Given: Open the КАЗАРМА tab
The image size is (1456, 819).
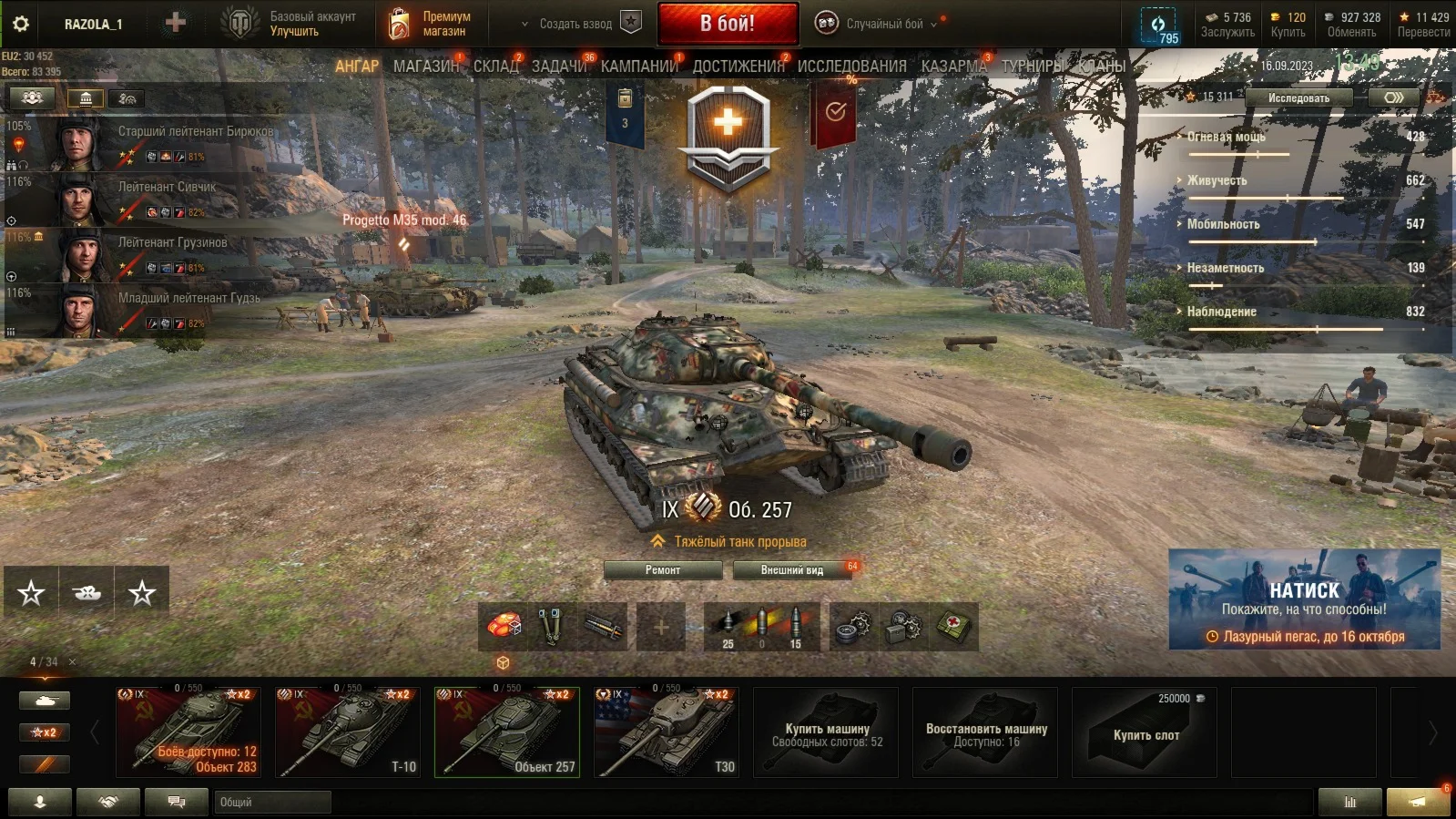Looking at the screenshot, I should pyautogui.click(x=953, y=66).
